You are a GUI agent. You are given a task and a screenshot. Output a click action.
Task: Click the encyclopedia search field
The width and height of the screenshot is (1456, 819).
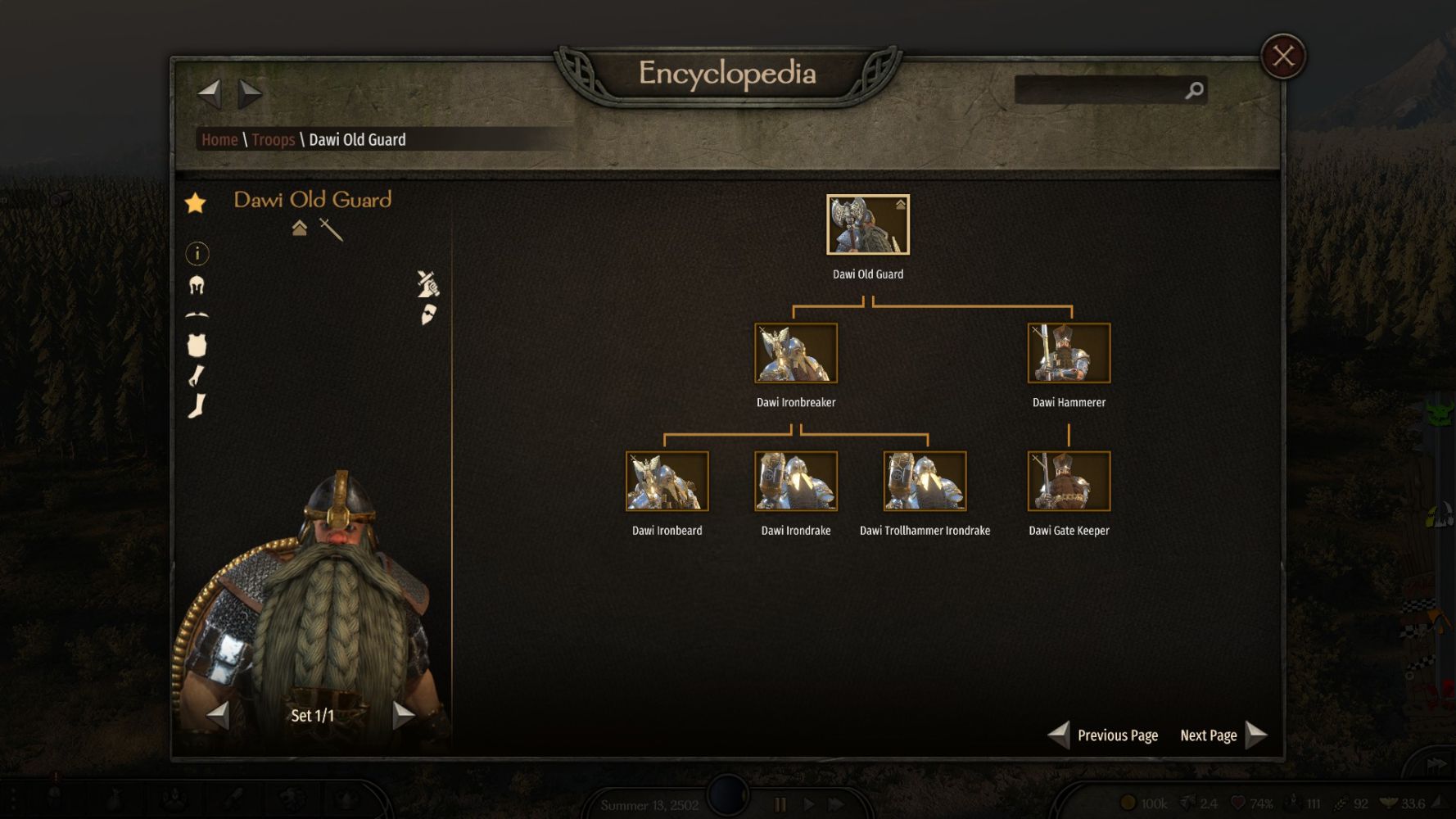click(x=1099, y=90)
